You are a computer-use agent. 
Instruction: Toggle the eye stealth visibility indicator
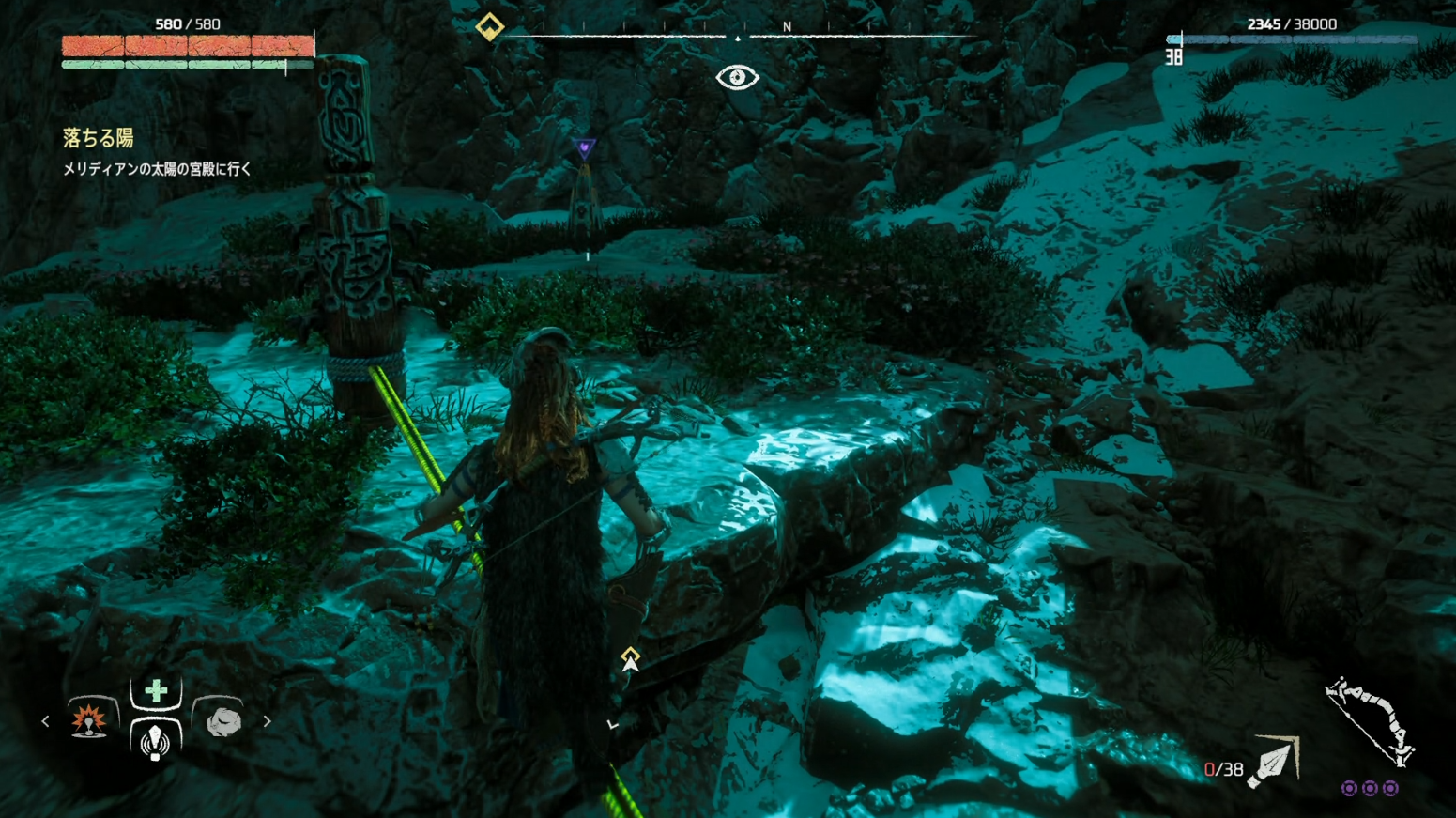pyautogui.click(x=737, y=78)
